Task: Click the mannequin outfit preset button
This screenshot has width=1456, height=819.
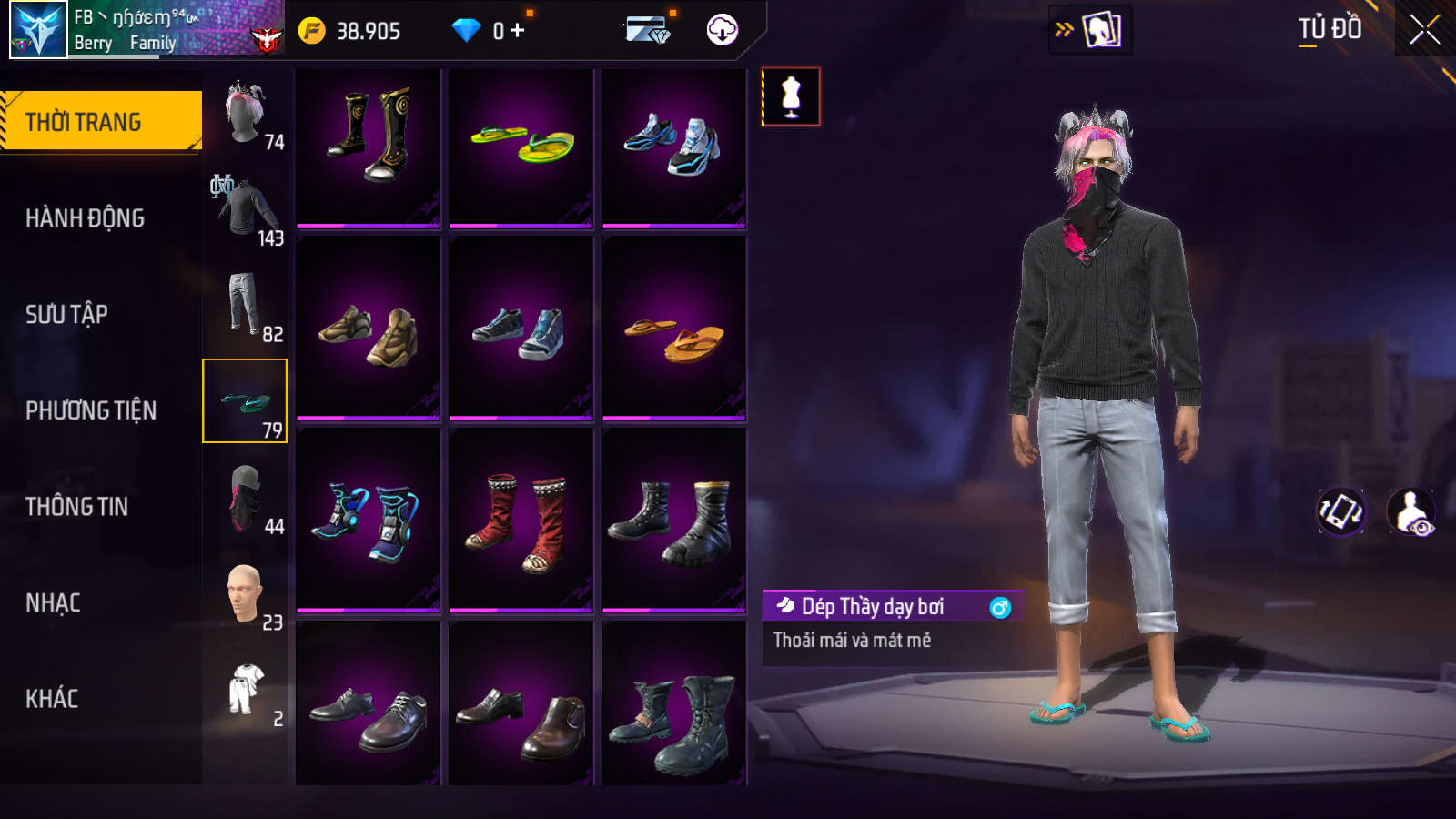Action: pyautogui.click(x=791, y=96)
